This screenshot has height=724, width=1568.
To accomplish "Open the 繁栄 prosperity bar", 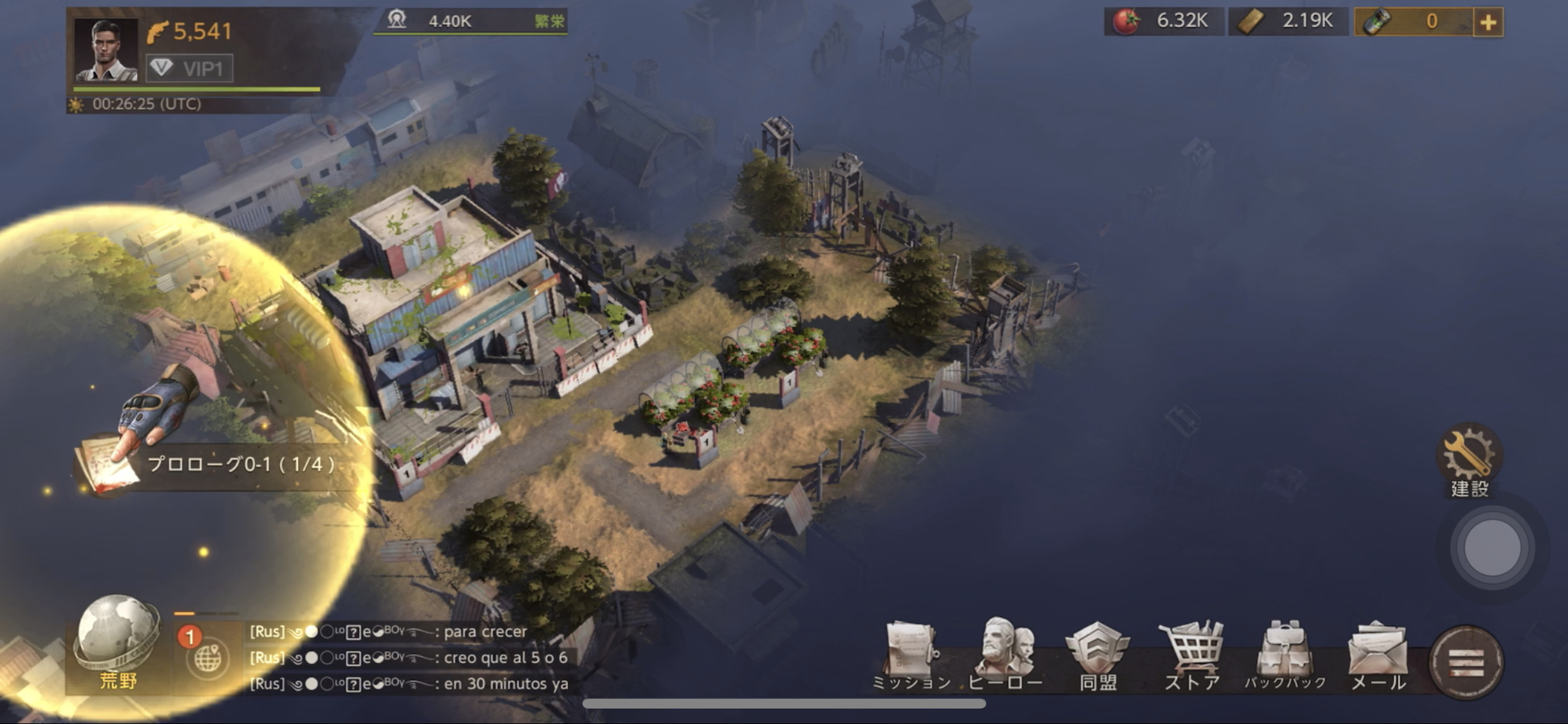I will [471, 21].
